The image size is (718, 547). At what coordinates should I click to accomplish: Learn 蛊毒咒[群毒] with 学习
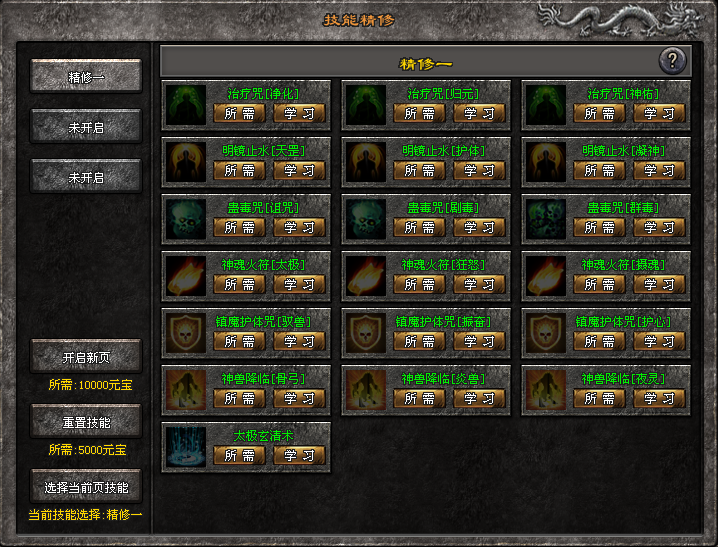(659, 227)
